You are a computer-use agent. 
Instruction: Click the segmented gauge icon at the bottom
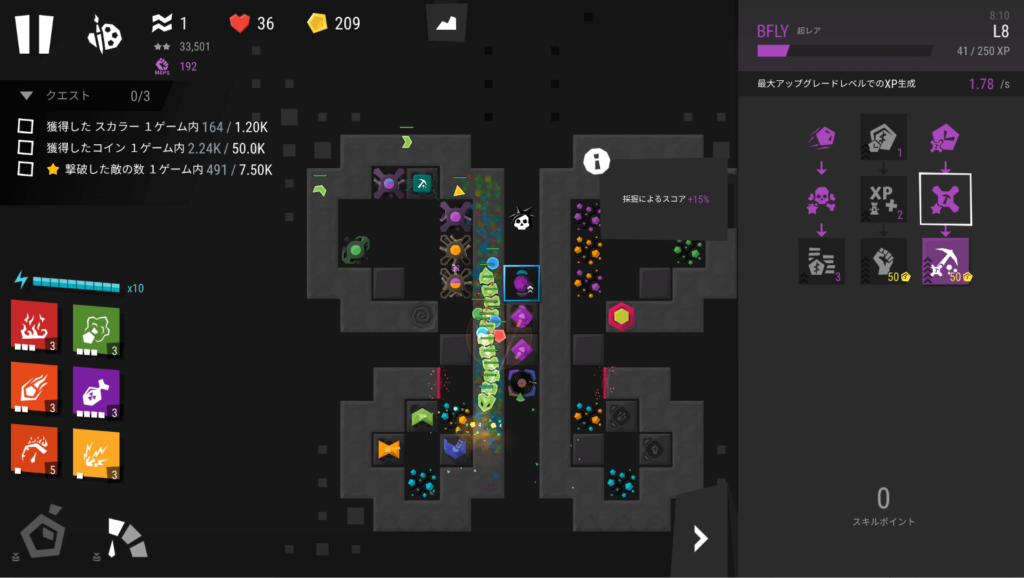(126, 537)
